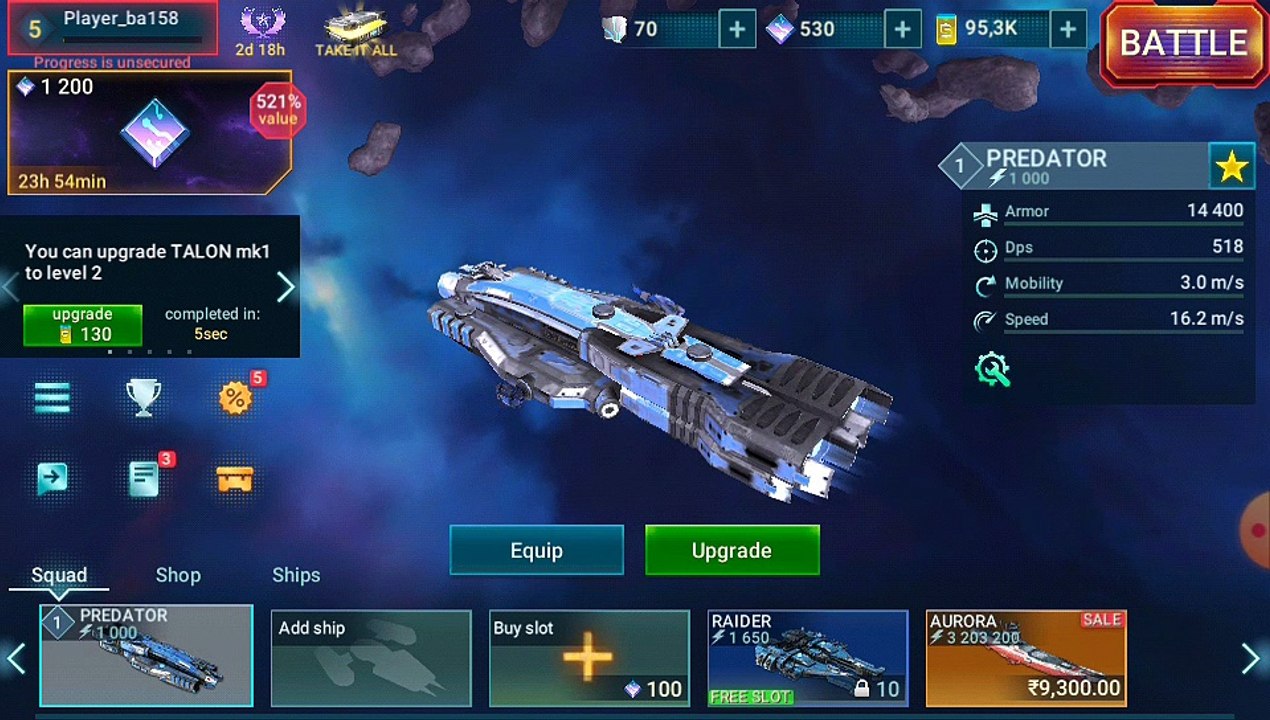The image size is (1270, 720).
Task: Upgrade the Predator ship
Action: tap(732, 550)
